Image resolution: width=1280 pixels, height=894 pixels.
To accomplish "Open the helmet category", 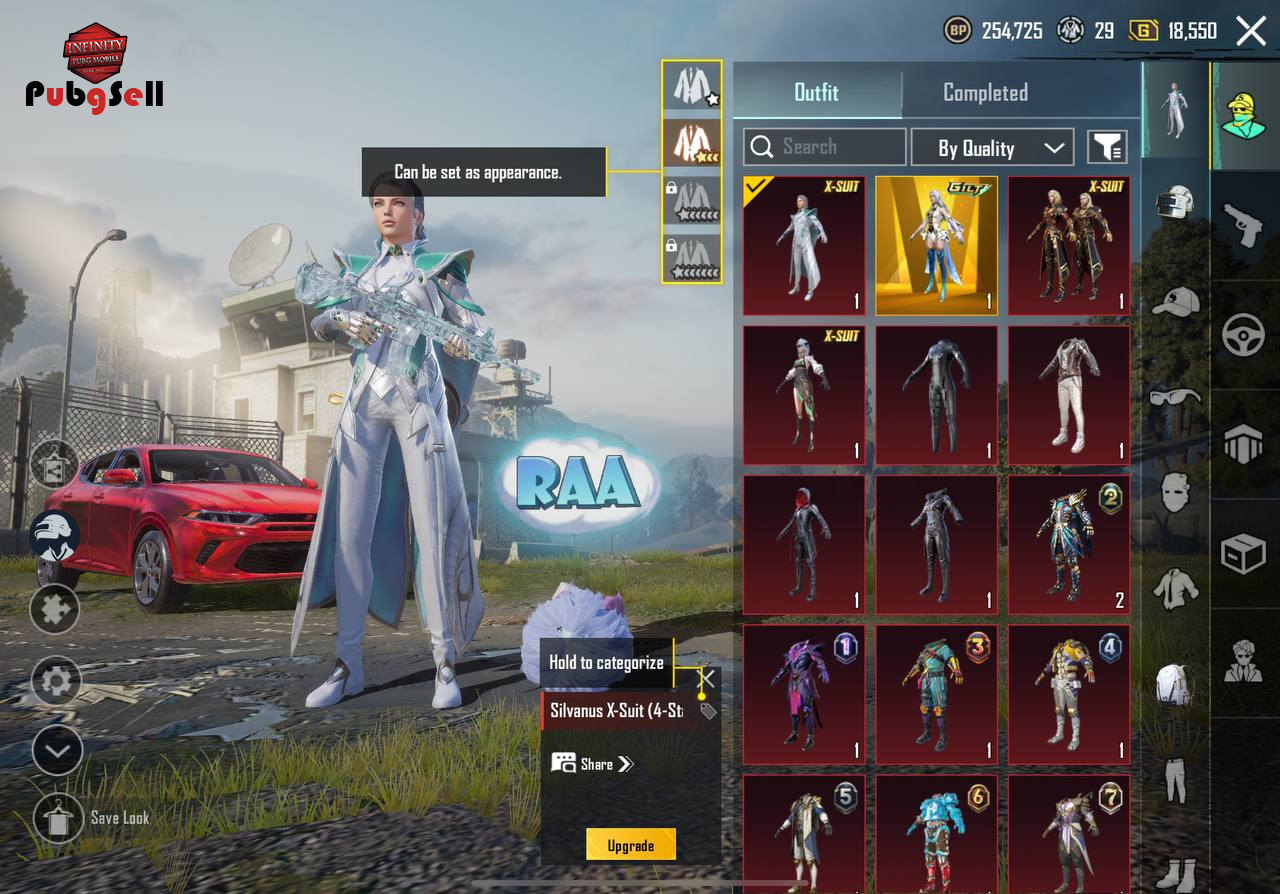I will (1176, 205).
